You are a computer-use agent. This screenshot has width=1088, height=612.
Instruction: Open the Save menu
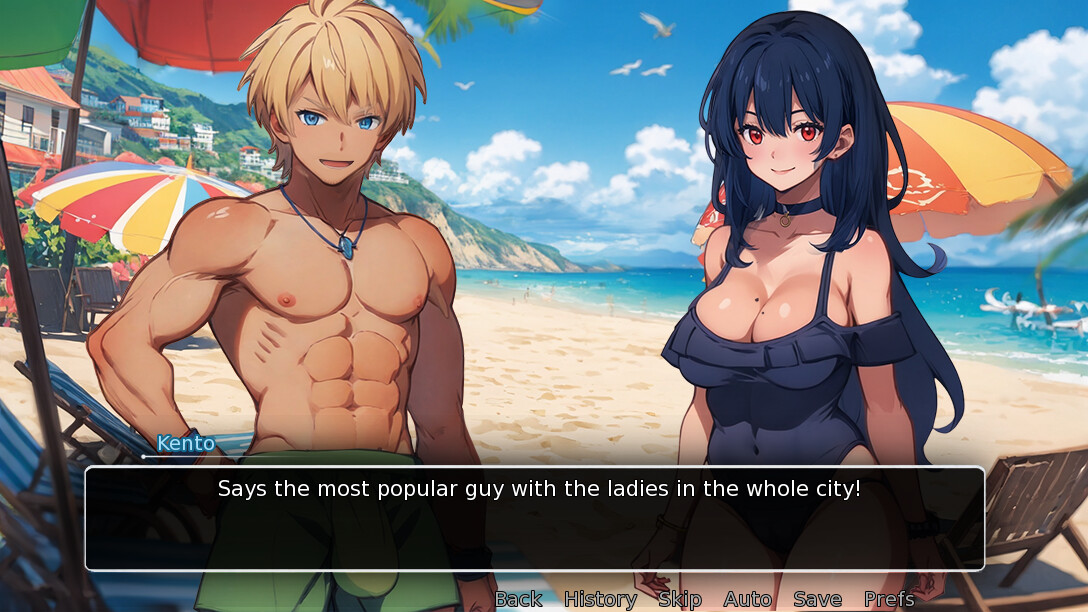[817, 599]
